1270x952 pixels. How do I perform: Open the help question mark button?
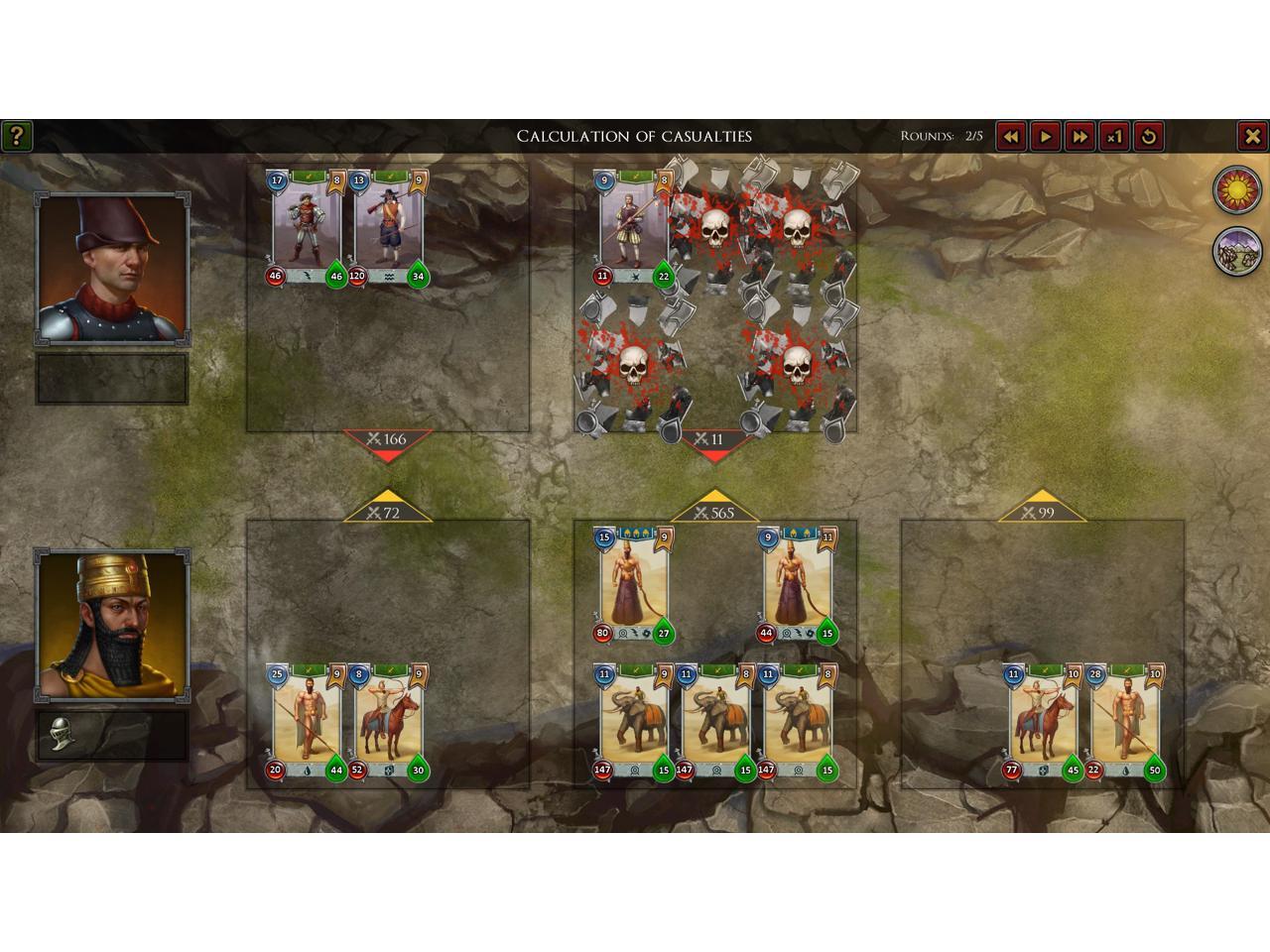click(x=16, y=136)
